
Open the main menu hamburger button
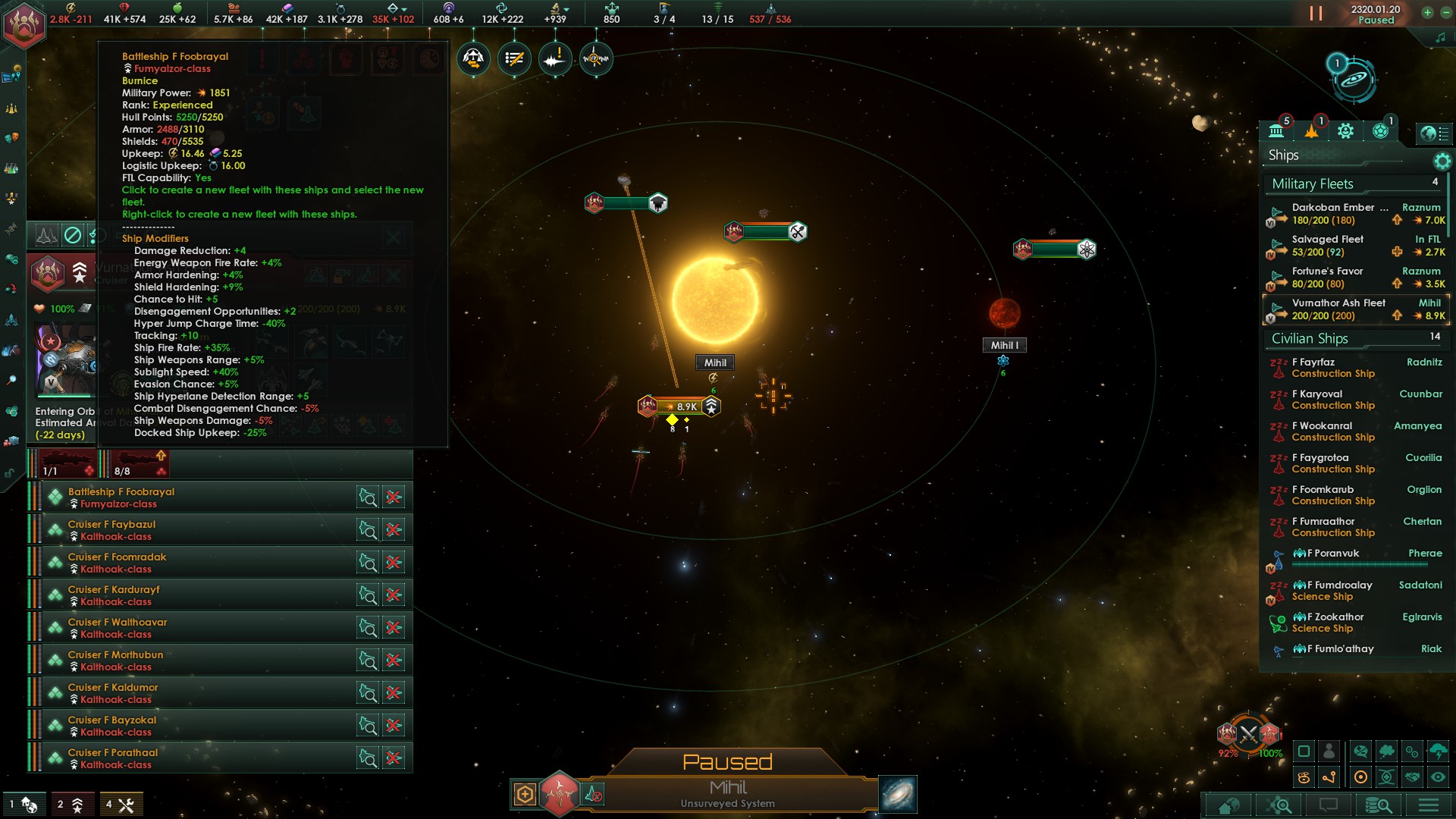pyautogui.click(x=1429, y=805)
